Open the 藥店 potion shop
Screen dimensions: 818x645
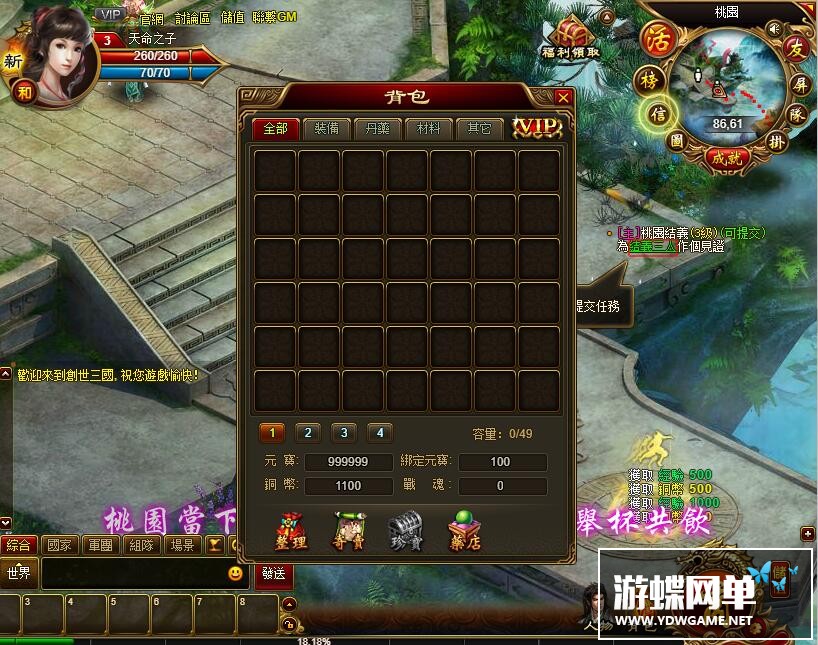464,530
